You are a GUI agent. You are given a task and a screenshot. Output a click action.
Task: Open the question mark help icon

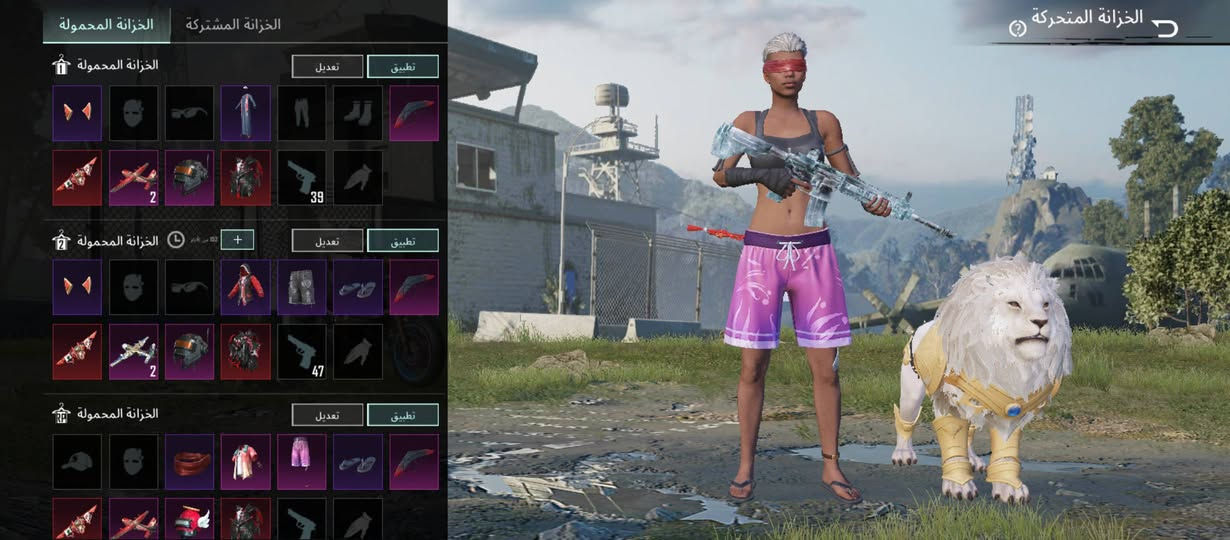(1017, 29)
